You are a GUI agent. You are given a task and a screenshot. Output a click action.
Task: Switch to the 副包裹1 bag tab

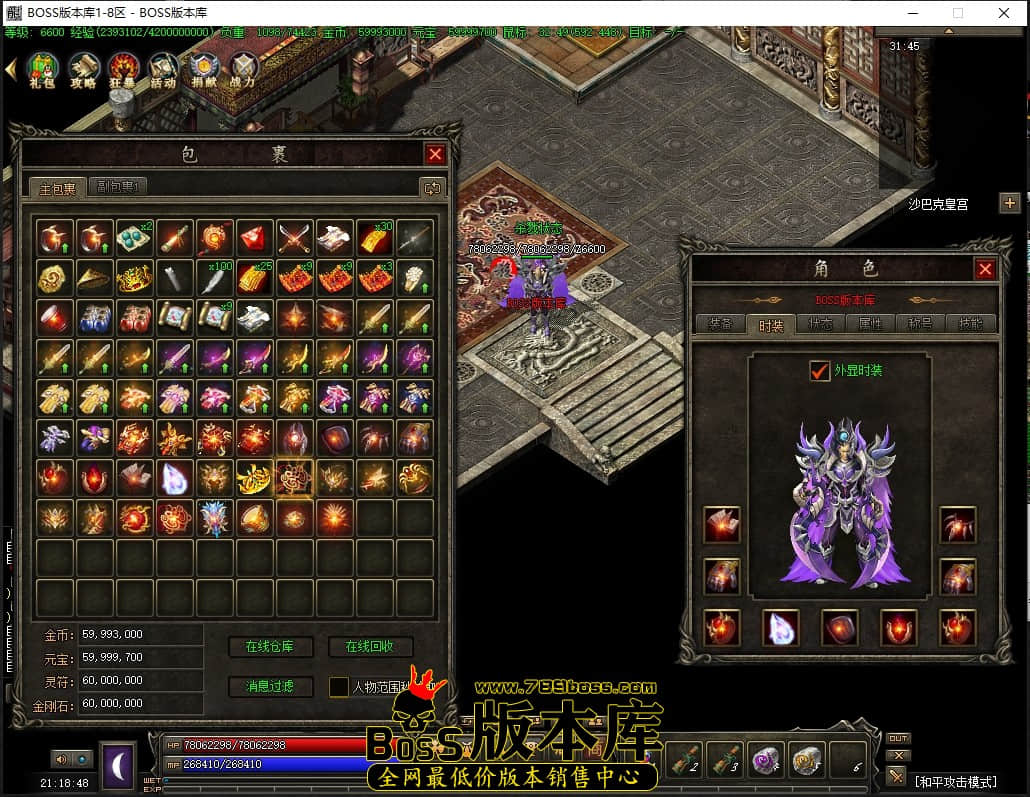click(118, 186)
